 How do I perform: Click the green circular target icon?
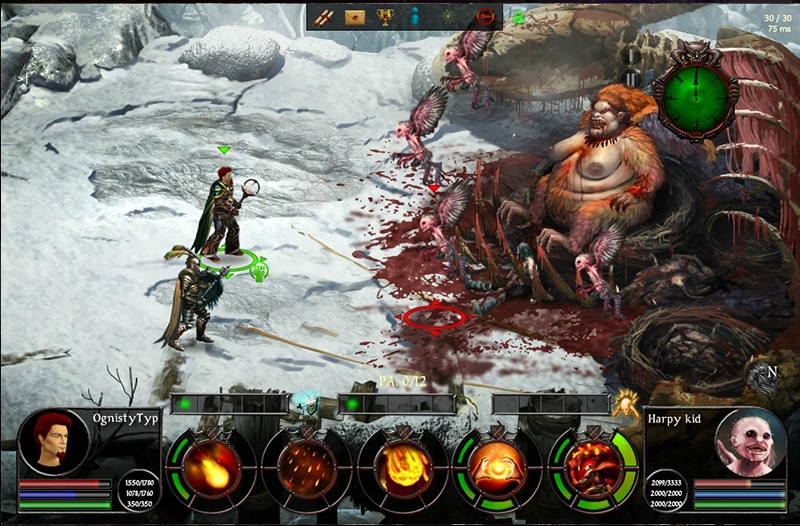click(449, 16)
